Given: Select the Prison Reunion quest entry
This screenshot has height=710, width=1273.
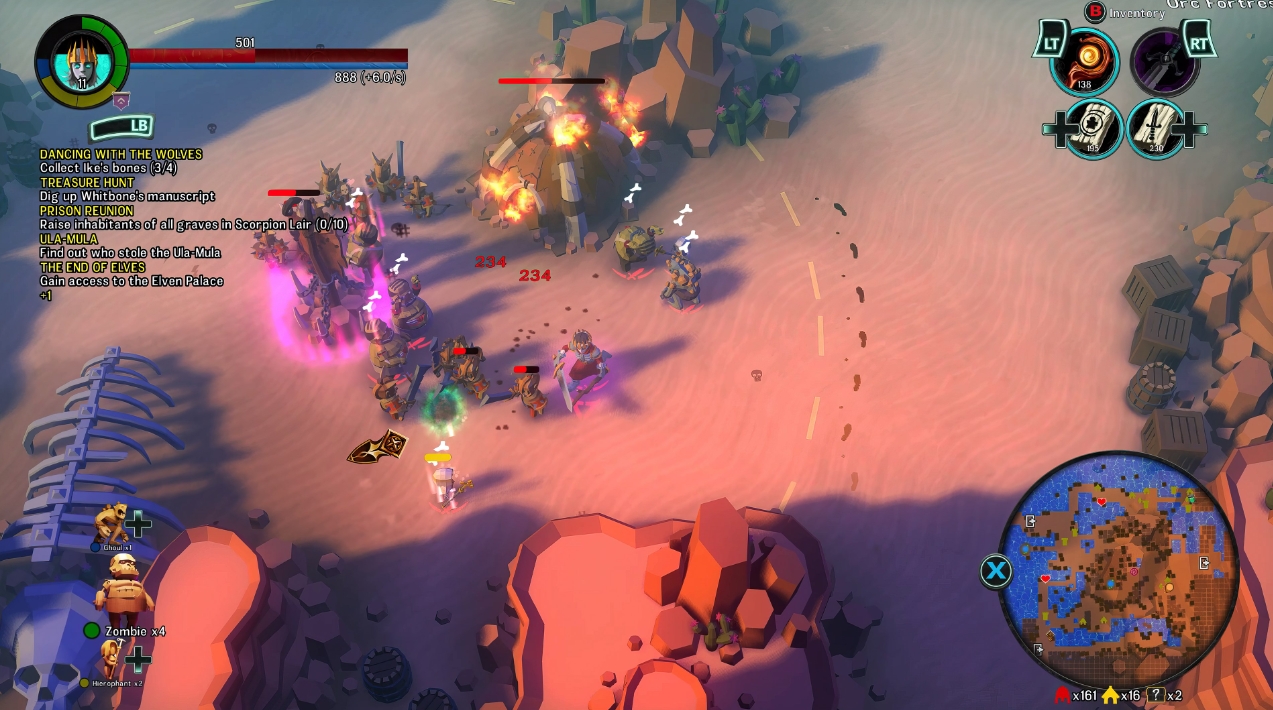Looking at the screenshot, I should 87,211.
